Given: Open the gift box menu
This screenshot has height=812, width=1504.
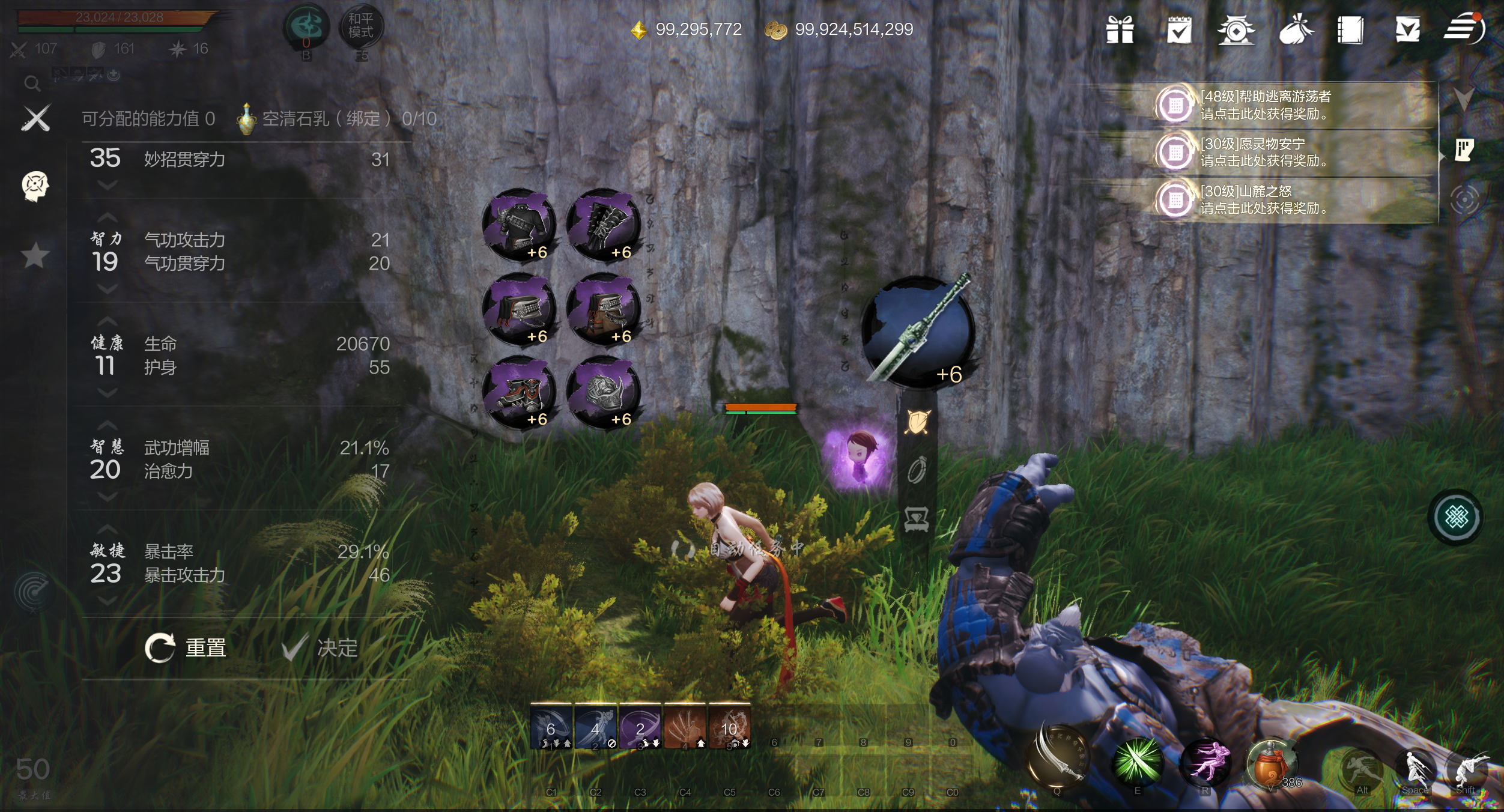Looking at the screenshot, I should click(1120, 29).
